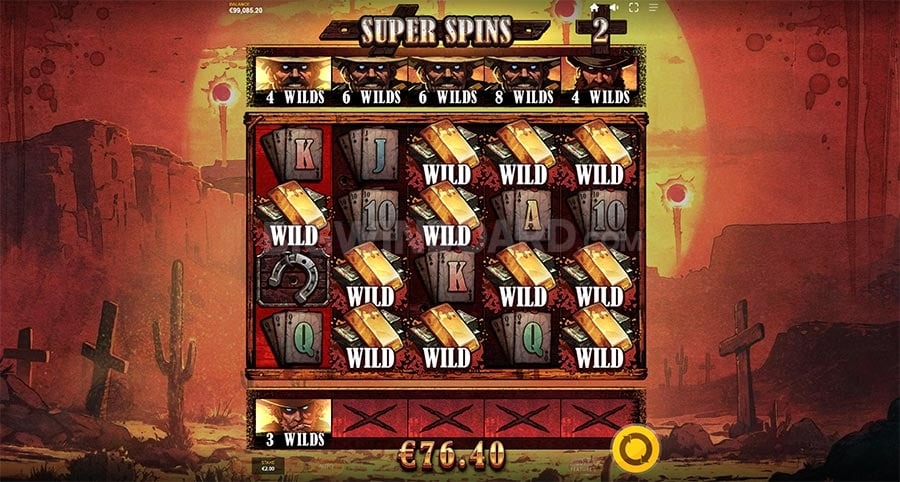The image size is (900, 482).
Task: Click the home icon
Action: [594, 8]
